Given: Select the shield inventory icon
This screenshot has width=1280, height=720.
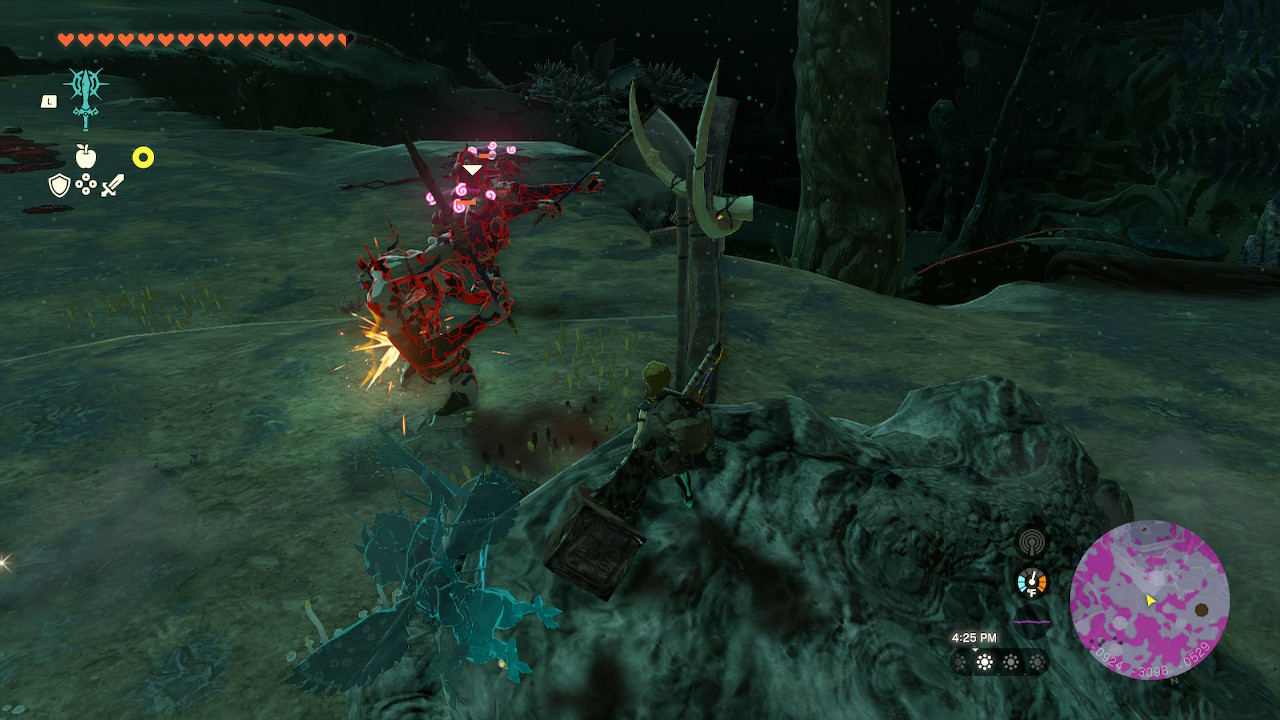Looking at the screenshot, I should 59,185.
